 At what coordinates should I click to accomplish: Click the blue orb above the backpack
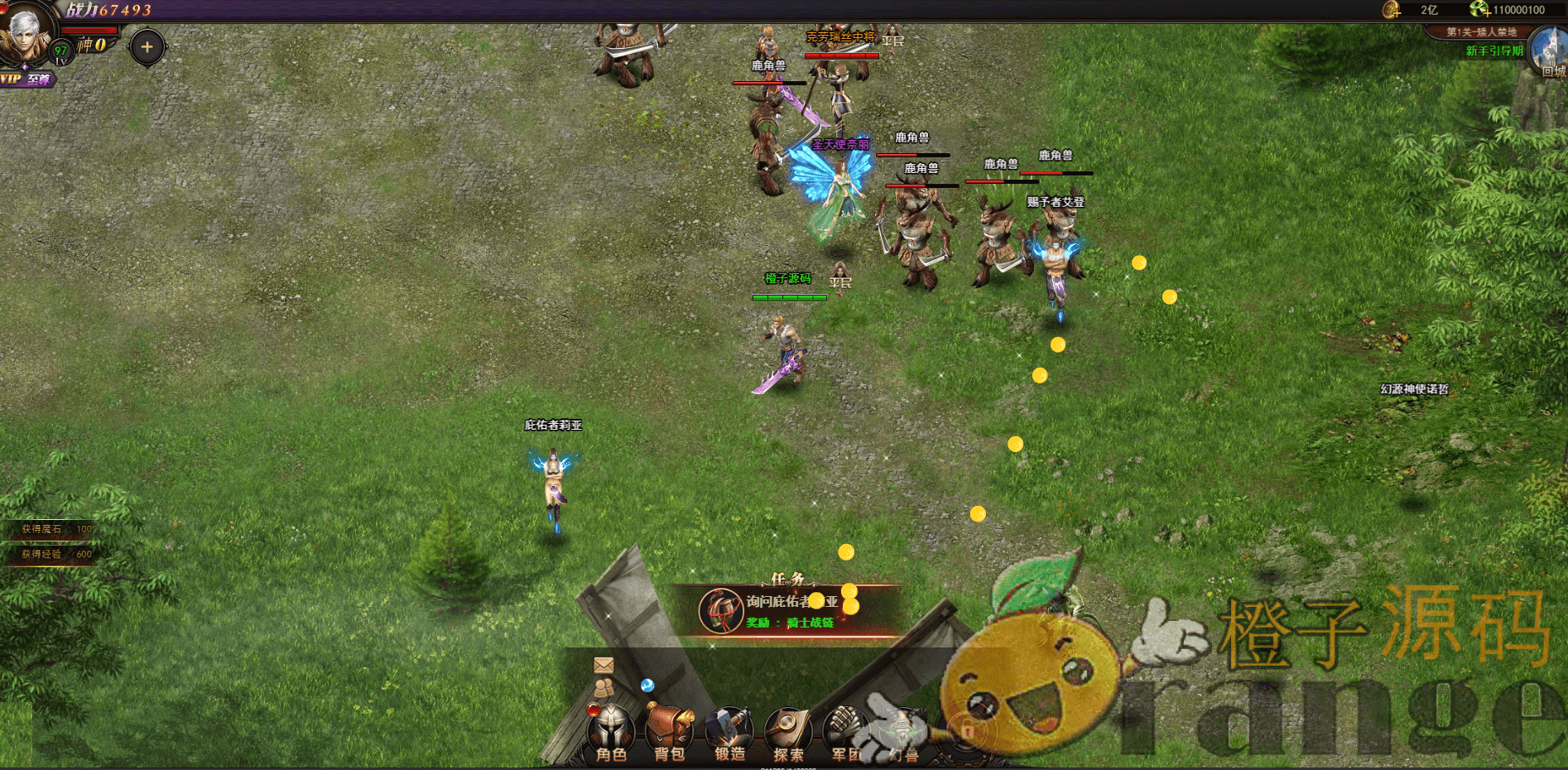tap(647, 685)
